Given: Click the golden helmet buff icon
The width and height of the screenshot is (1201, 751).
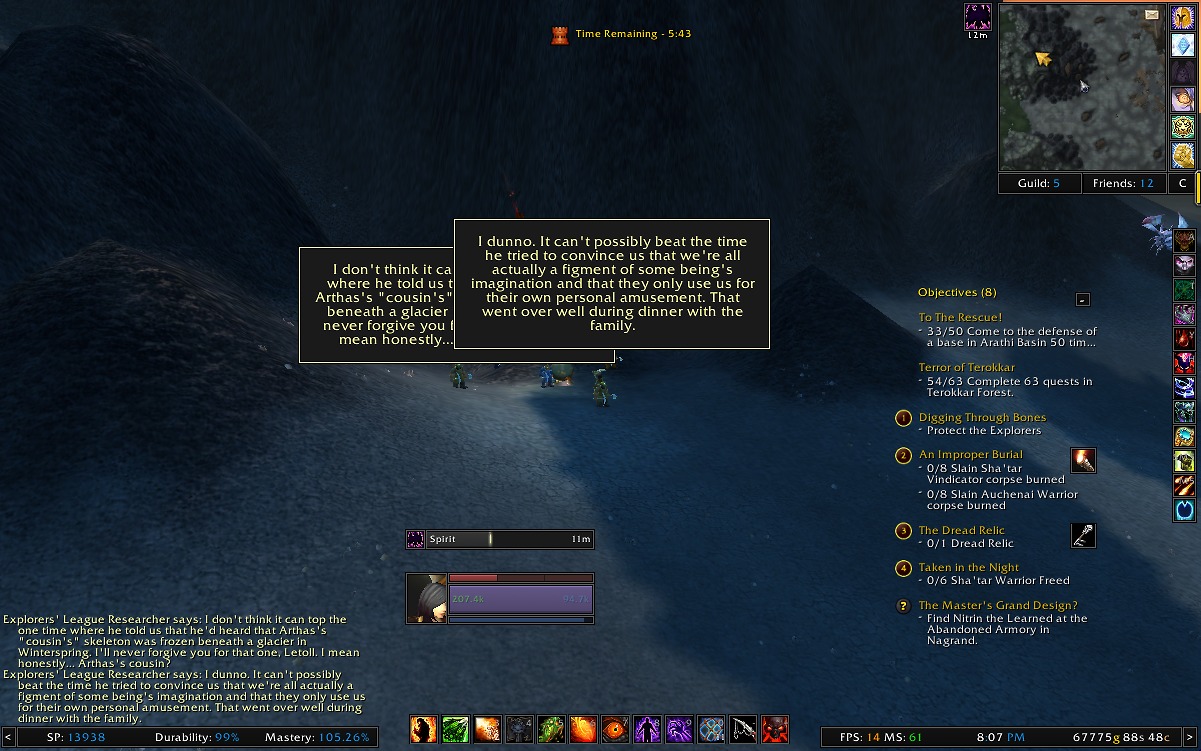Looking at the screenshot, I should pos(1183,18).
